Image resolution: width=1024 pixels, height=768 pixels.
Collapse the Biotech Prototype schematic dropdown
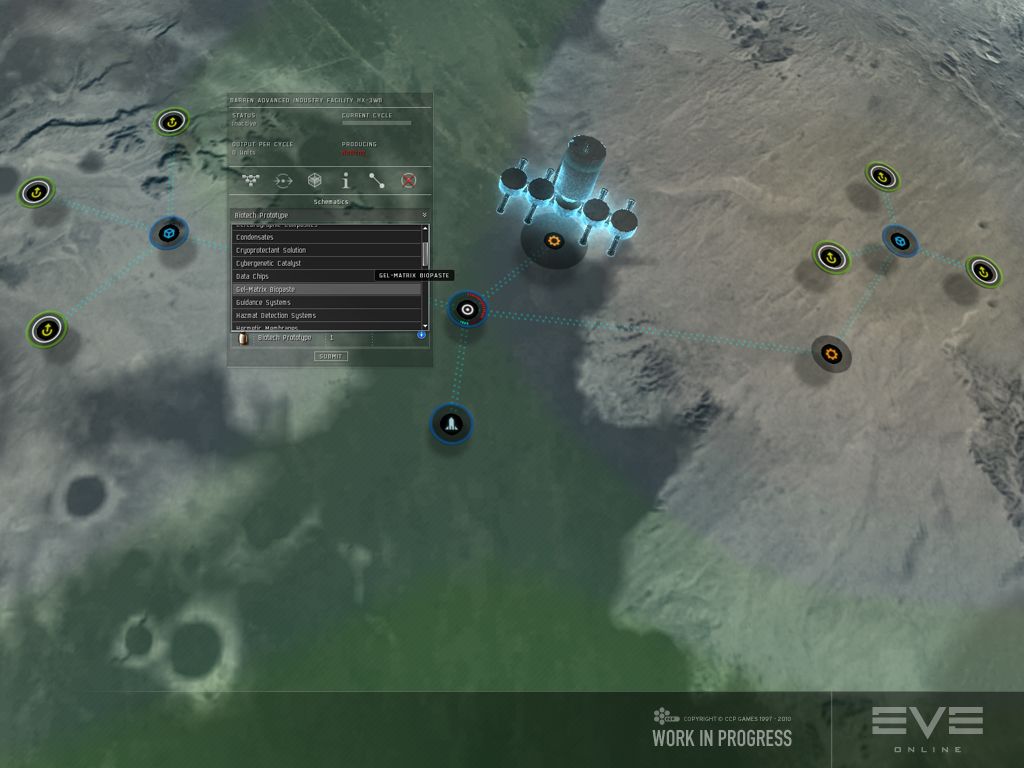click(x=424, y=215)
